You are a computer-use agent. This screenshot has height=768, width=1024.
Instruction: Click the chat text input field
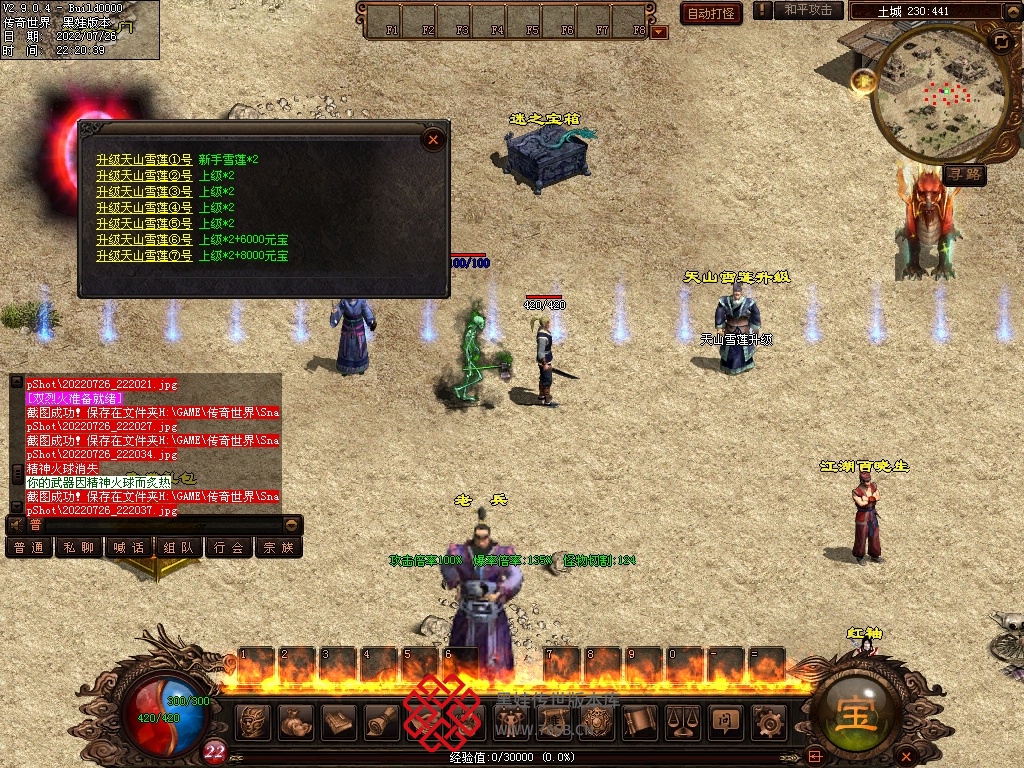click(160, 524)
